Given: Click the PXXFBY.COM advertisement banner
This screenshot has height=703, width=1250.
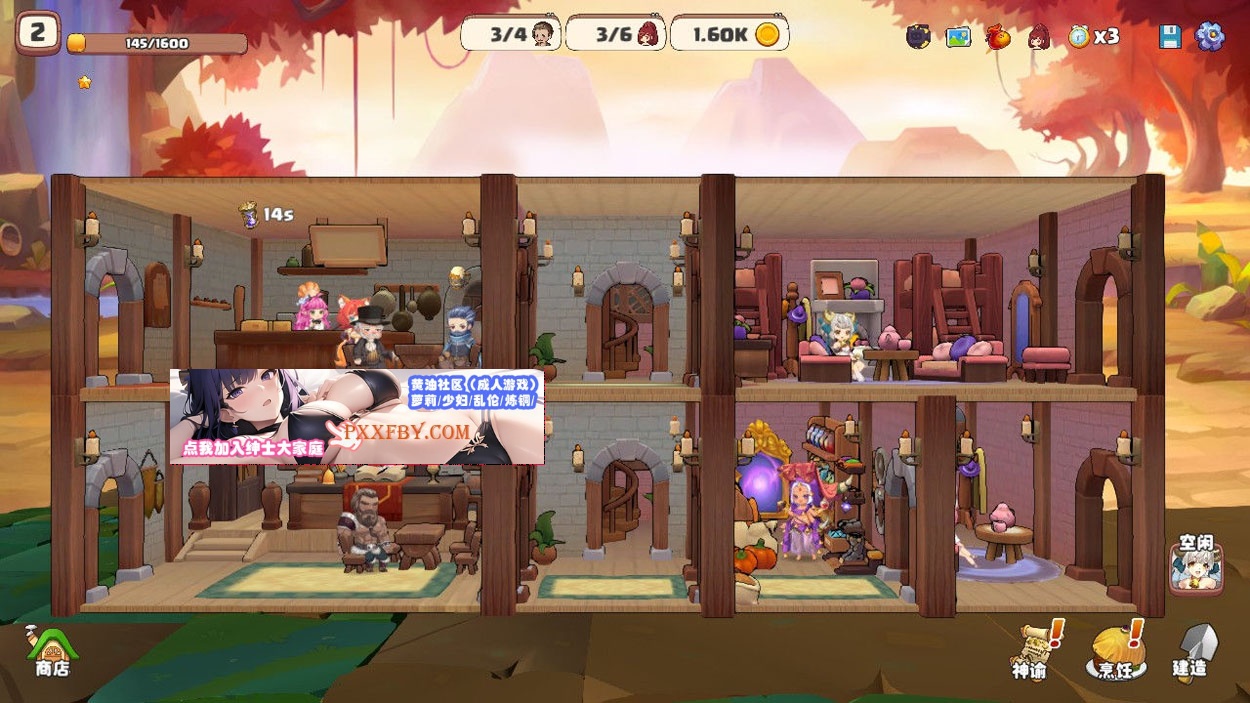Looking at the screenshot, I should 357,417.
